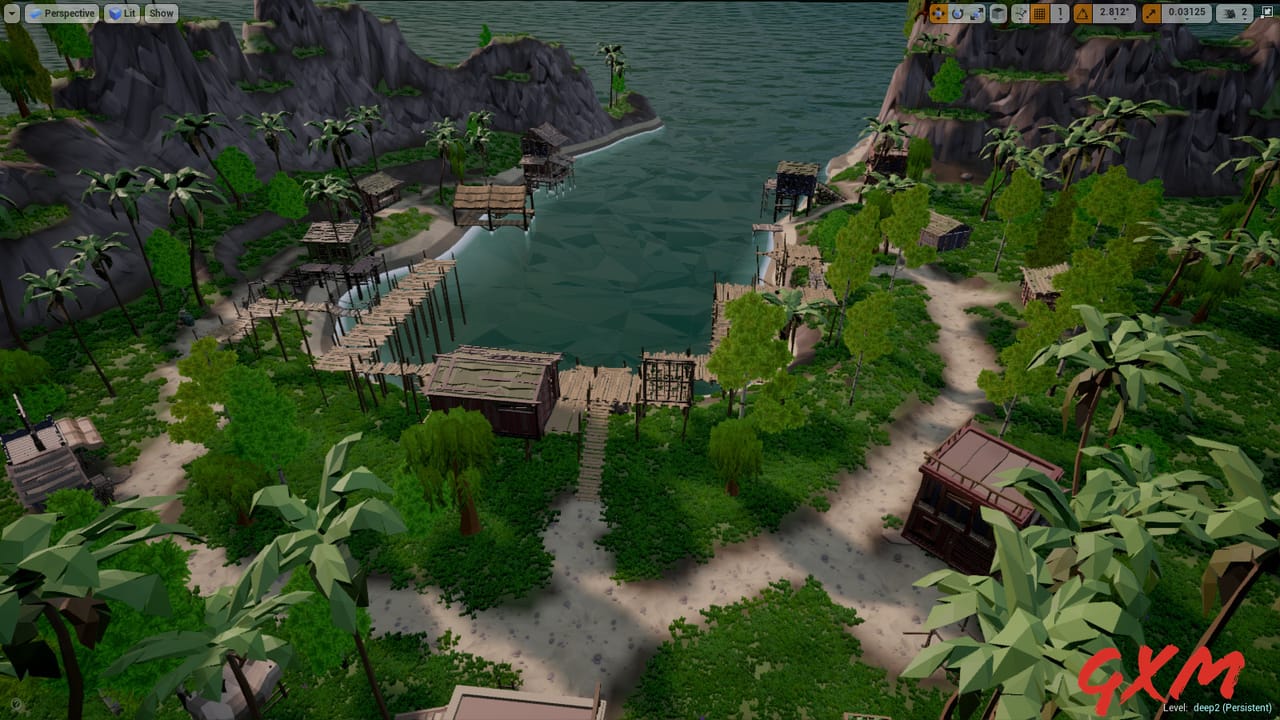Click the maximize viewport icon
The image size is (1280, 720).
click(x=1267, y=11)
